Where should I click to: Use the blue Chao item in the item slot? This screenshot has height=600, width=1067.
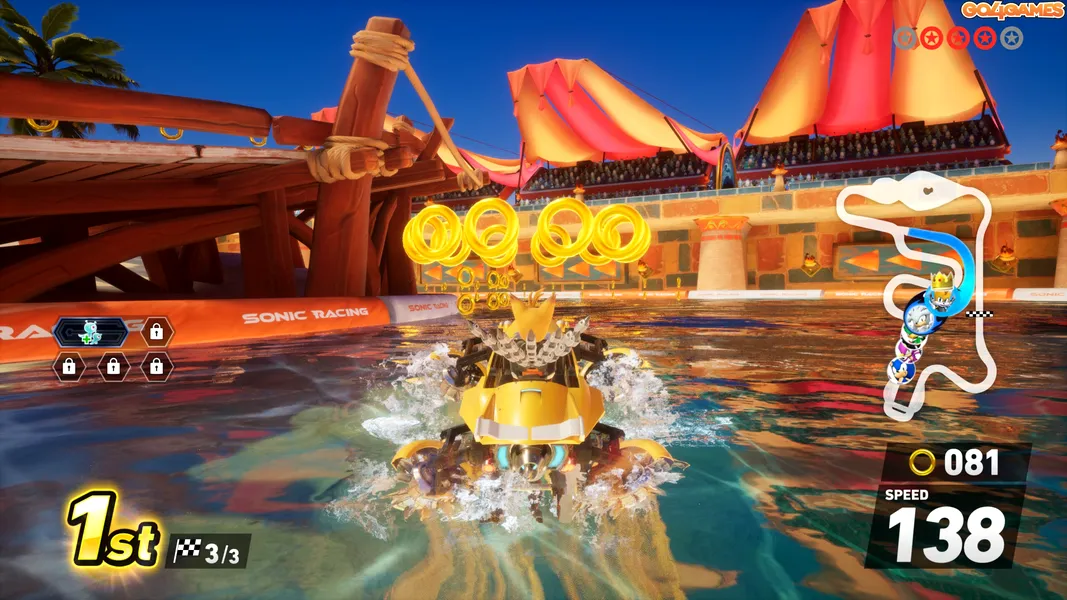[90, 331]
